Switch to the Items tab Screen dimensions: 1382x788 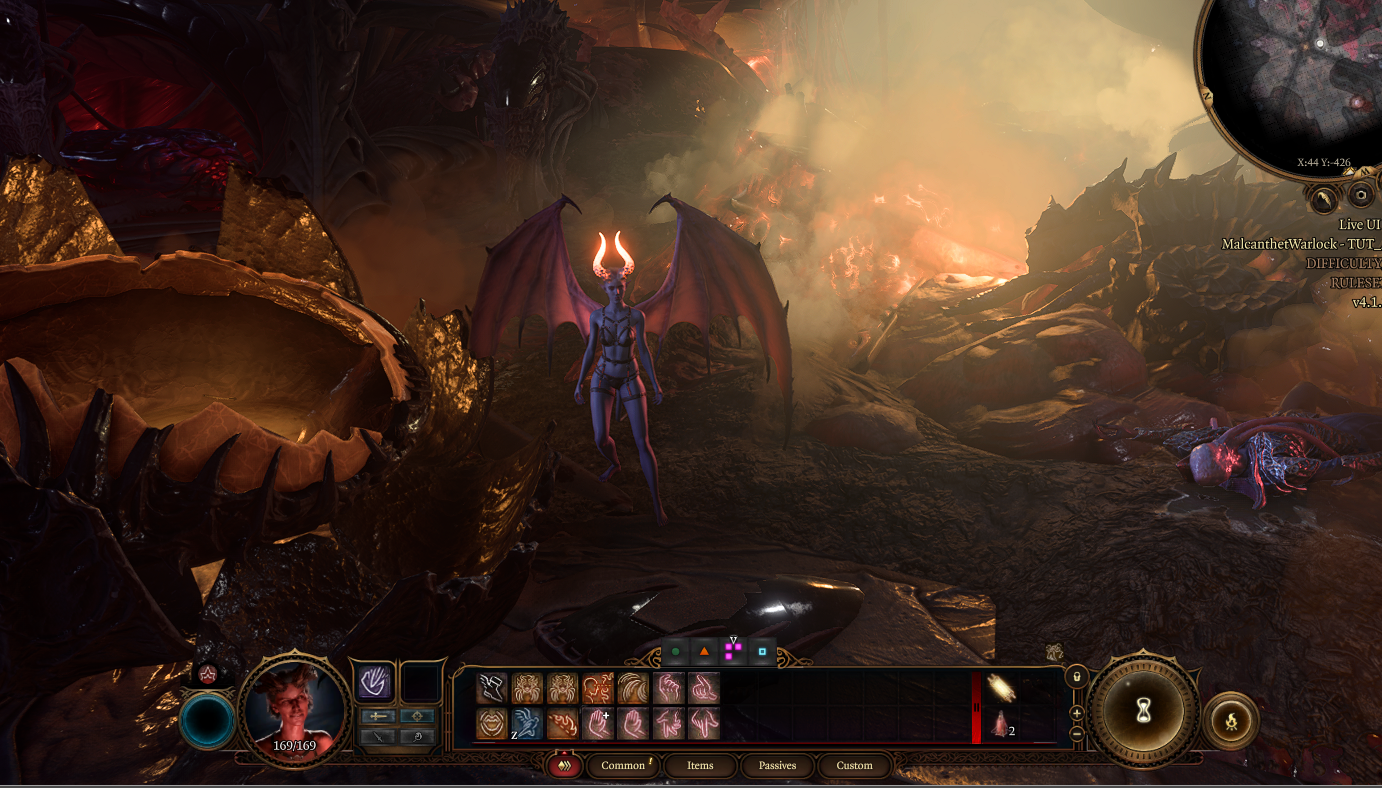tap(700, 766)
